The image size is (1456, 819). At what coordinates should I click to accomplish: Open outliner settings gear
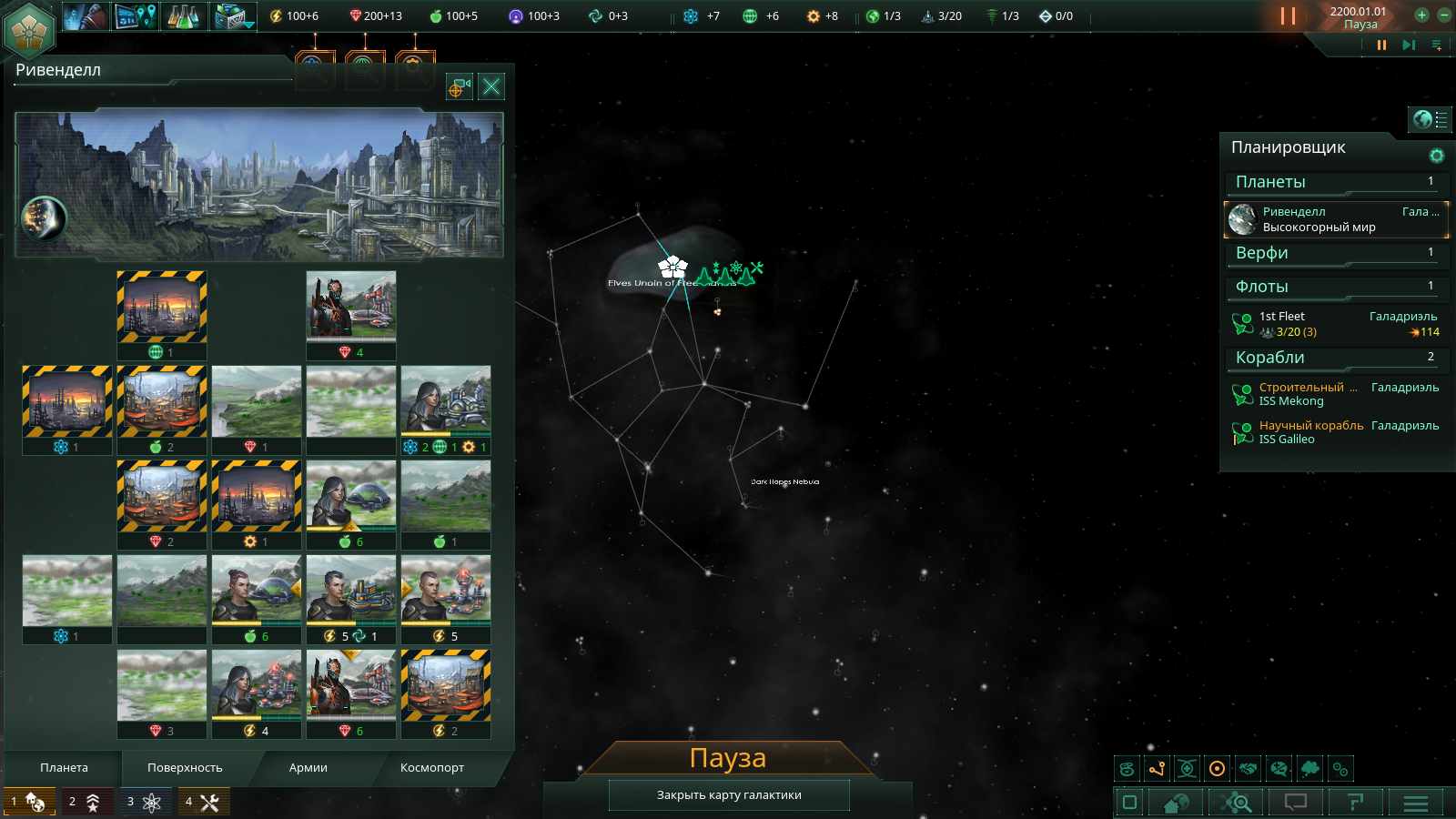pos(1437,156)
